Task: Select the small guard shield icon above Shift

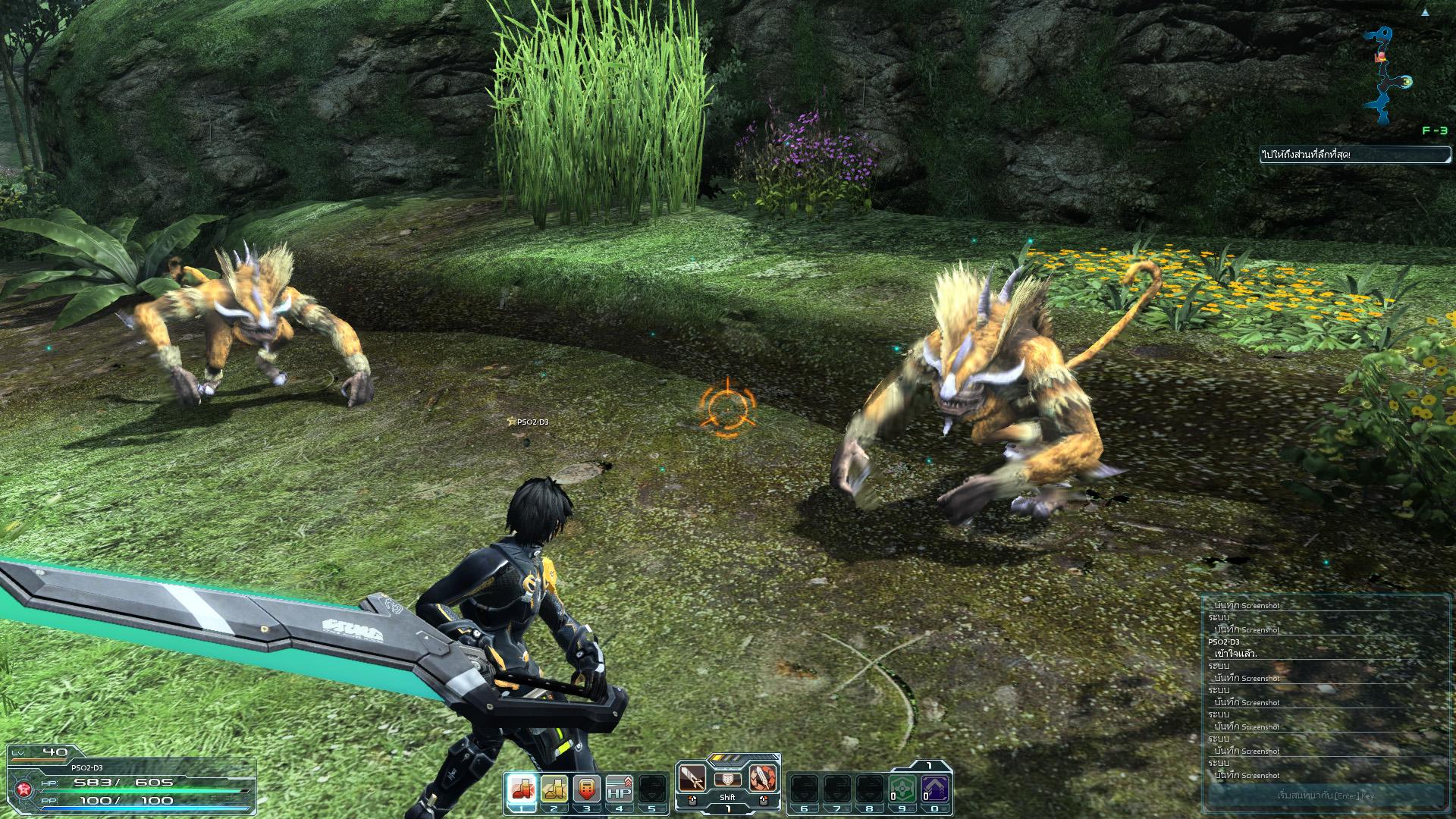Action: (x=727, y=779)
